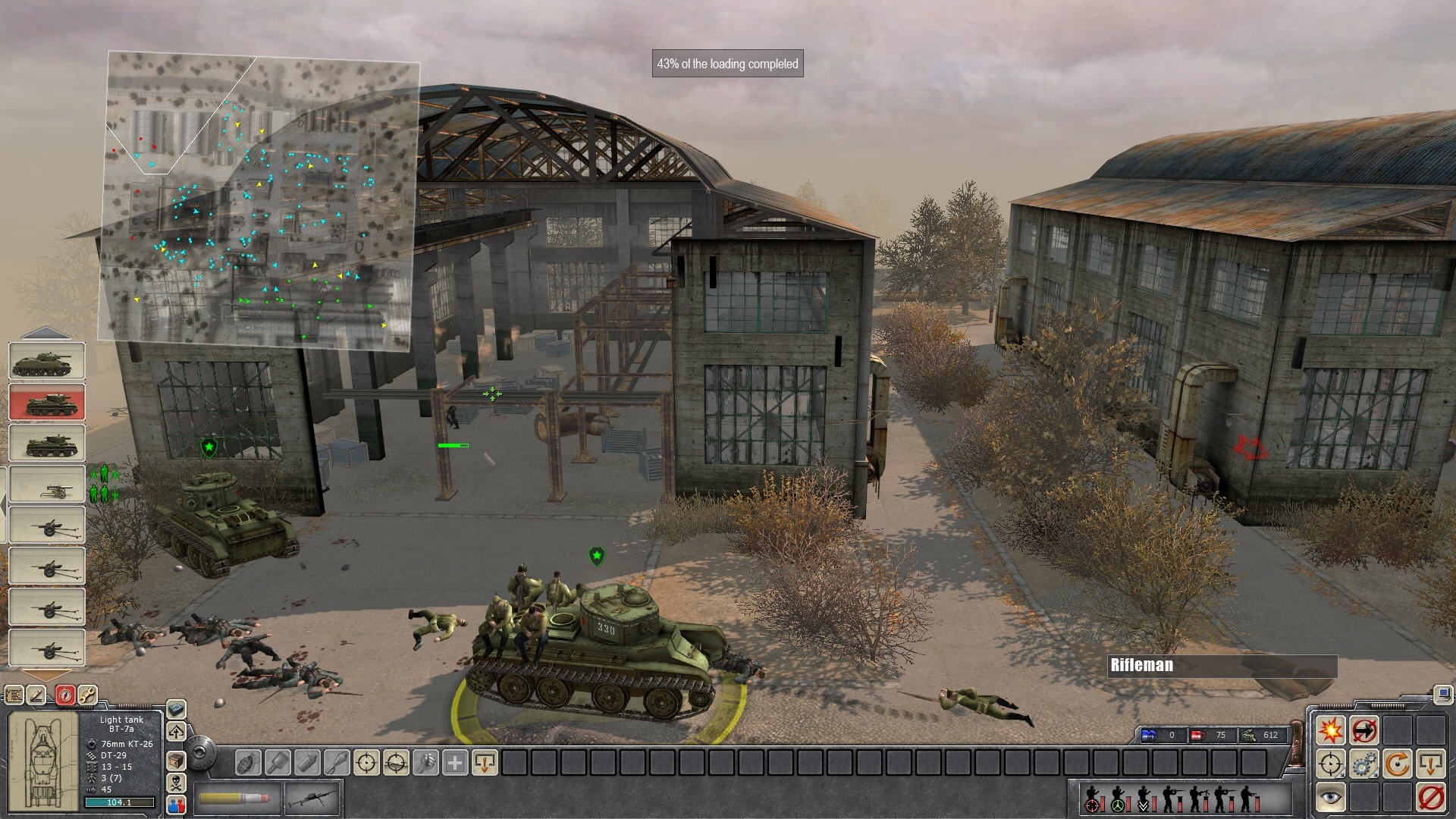This screenshot has width=1456, height=819.
Task: Open the pencil notes panel
Action: (37, 694)
